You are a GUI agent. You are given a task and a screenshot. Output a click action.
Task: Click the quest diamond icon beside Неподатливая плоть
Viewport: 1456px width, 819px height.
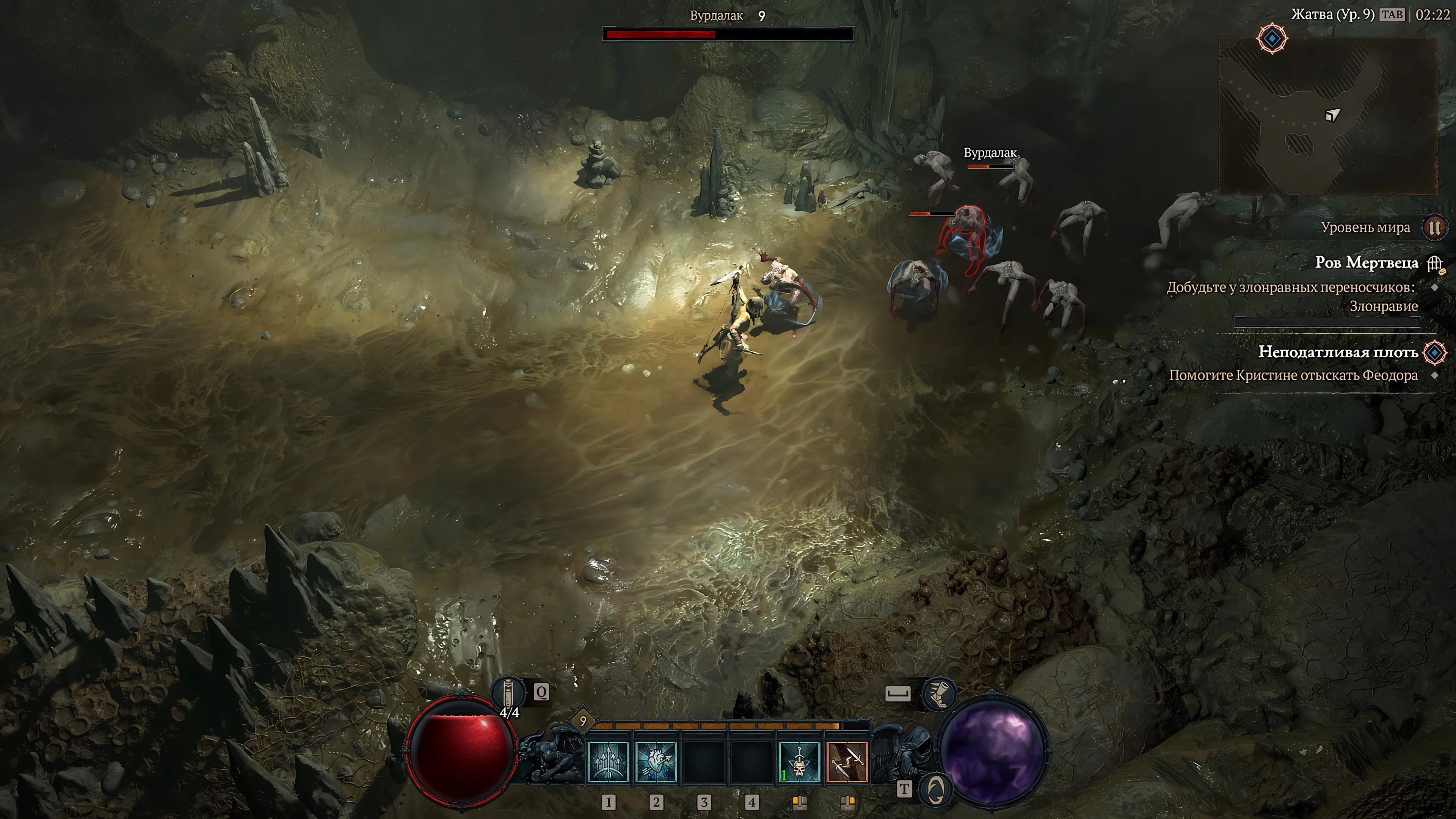pyautogui.click(x=1434, y=353)
